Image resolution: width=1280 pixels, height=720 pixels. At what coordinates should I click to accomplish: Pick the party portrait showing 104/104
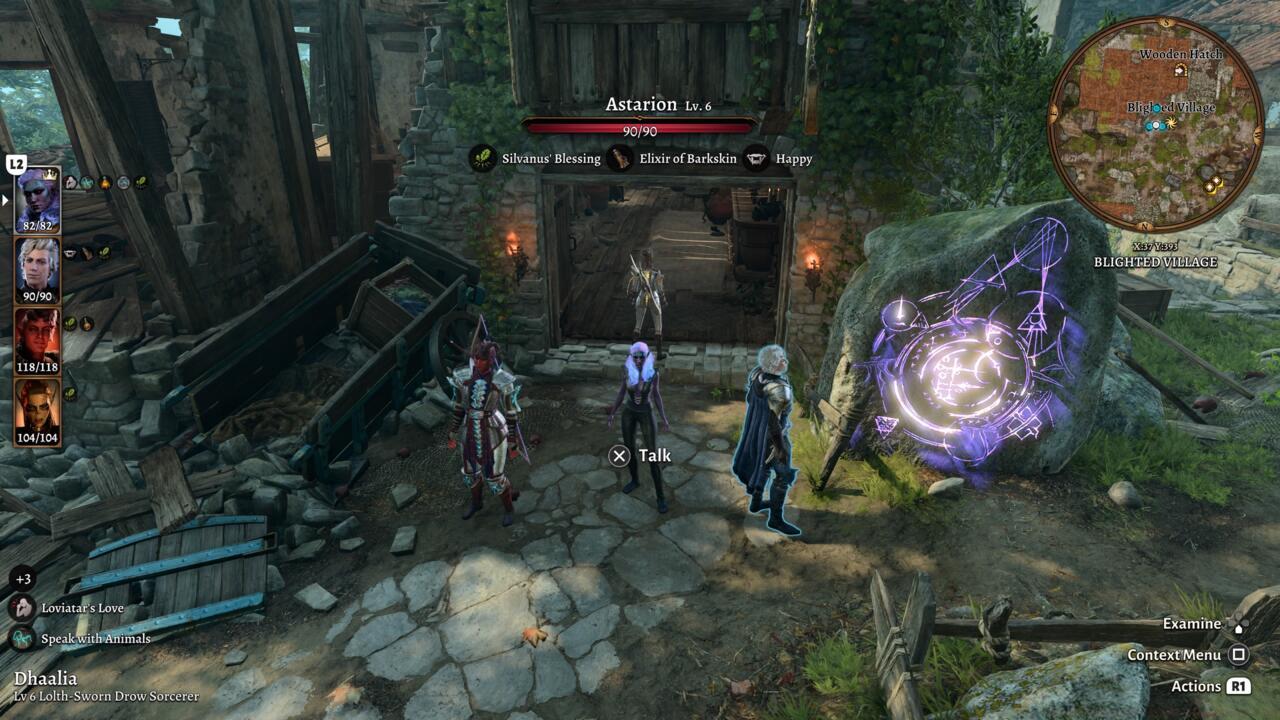[37, 410]
